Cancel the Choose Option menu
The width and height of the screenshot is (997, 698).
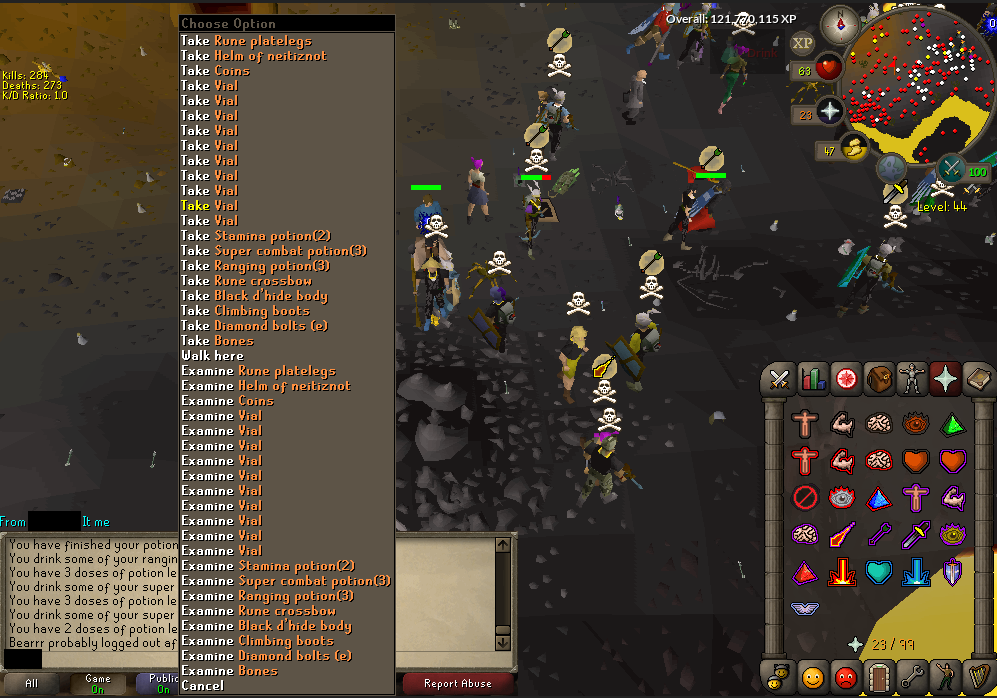[x=203, y=686]
